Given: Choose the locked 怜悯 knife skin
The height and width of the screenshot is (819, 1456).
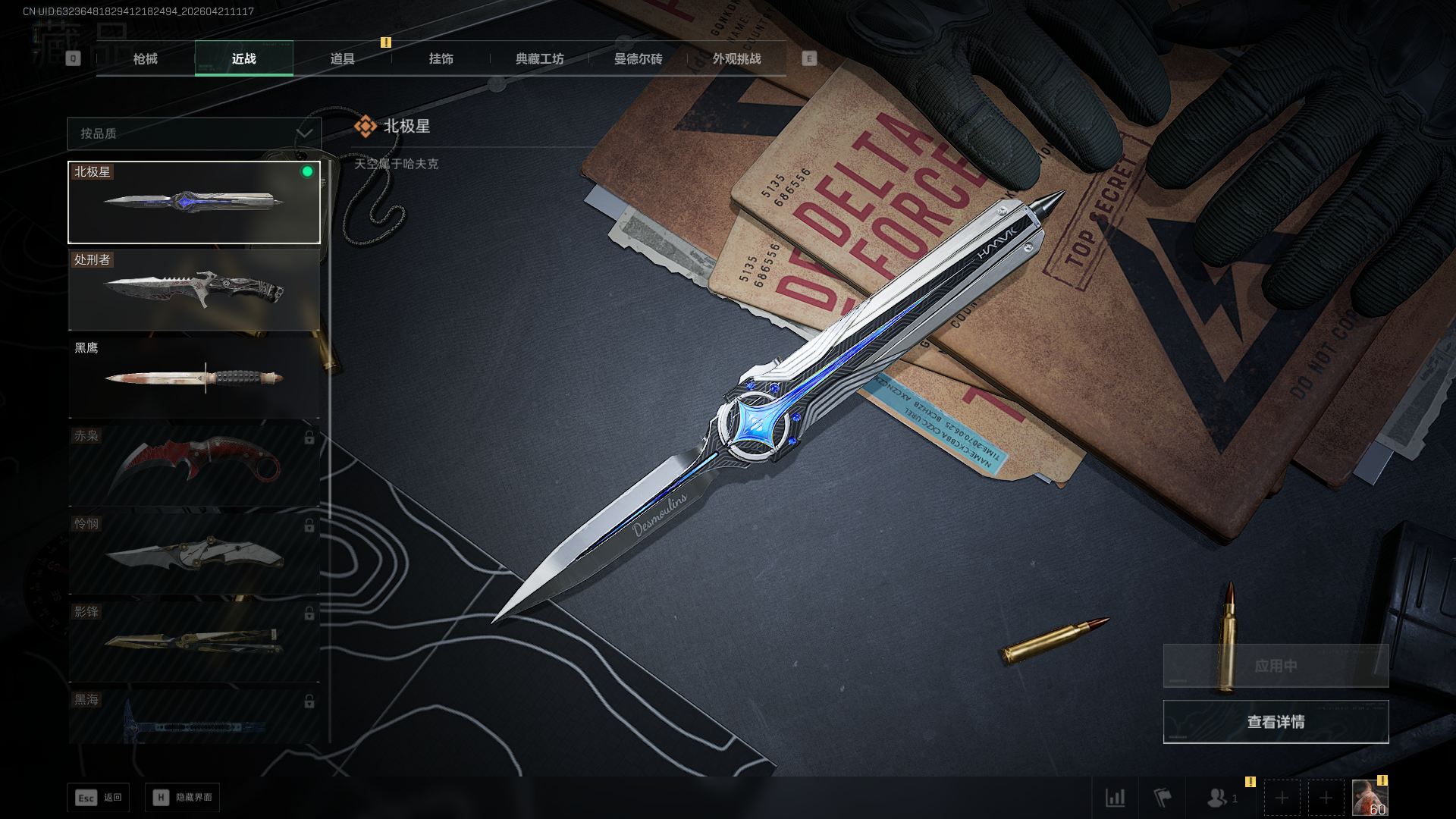Looking at the screenshot, I should (194, 554).
